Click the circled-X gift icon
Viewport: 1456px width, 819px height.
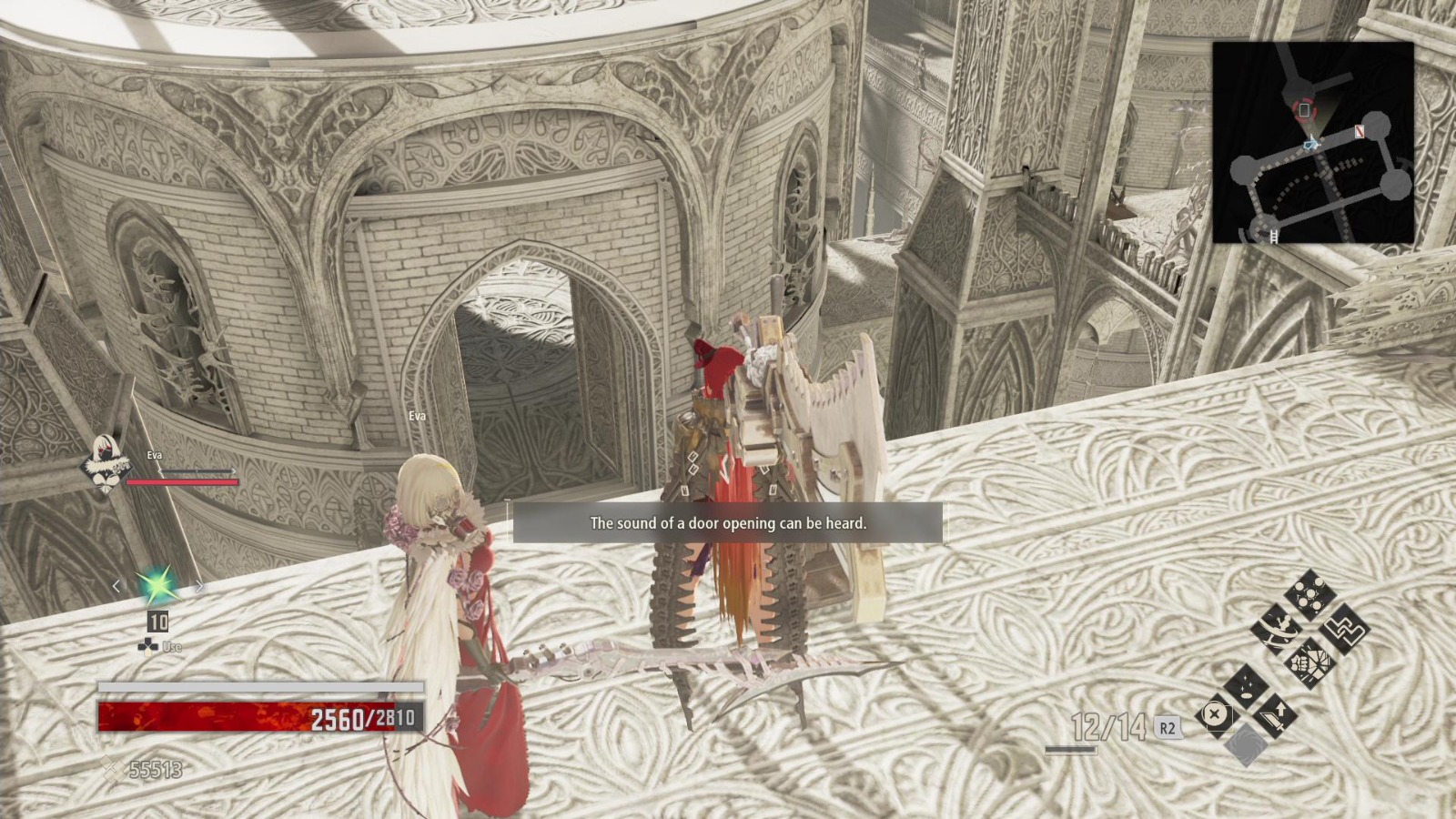1215,714
